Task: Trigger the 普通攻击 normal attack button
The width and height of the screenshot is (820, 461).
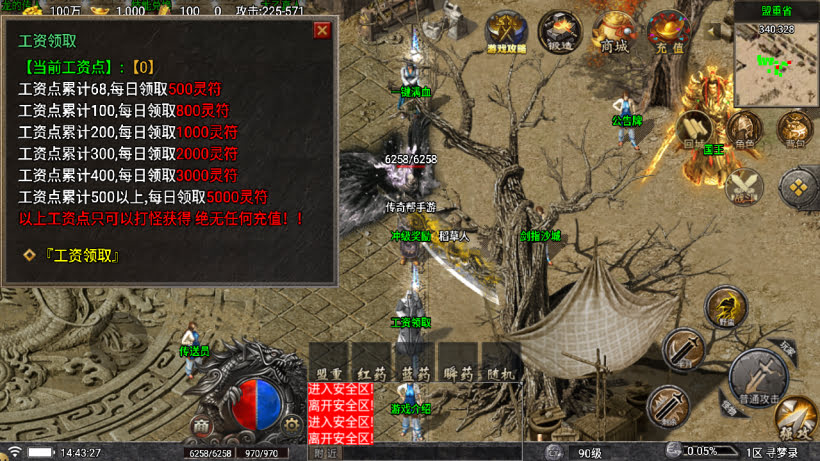Action: coord(758,377)
